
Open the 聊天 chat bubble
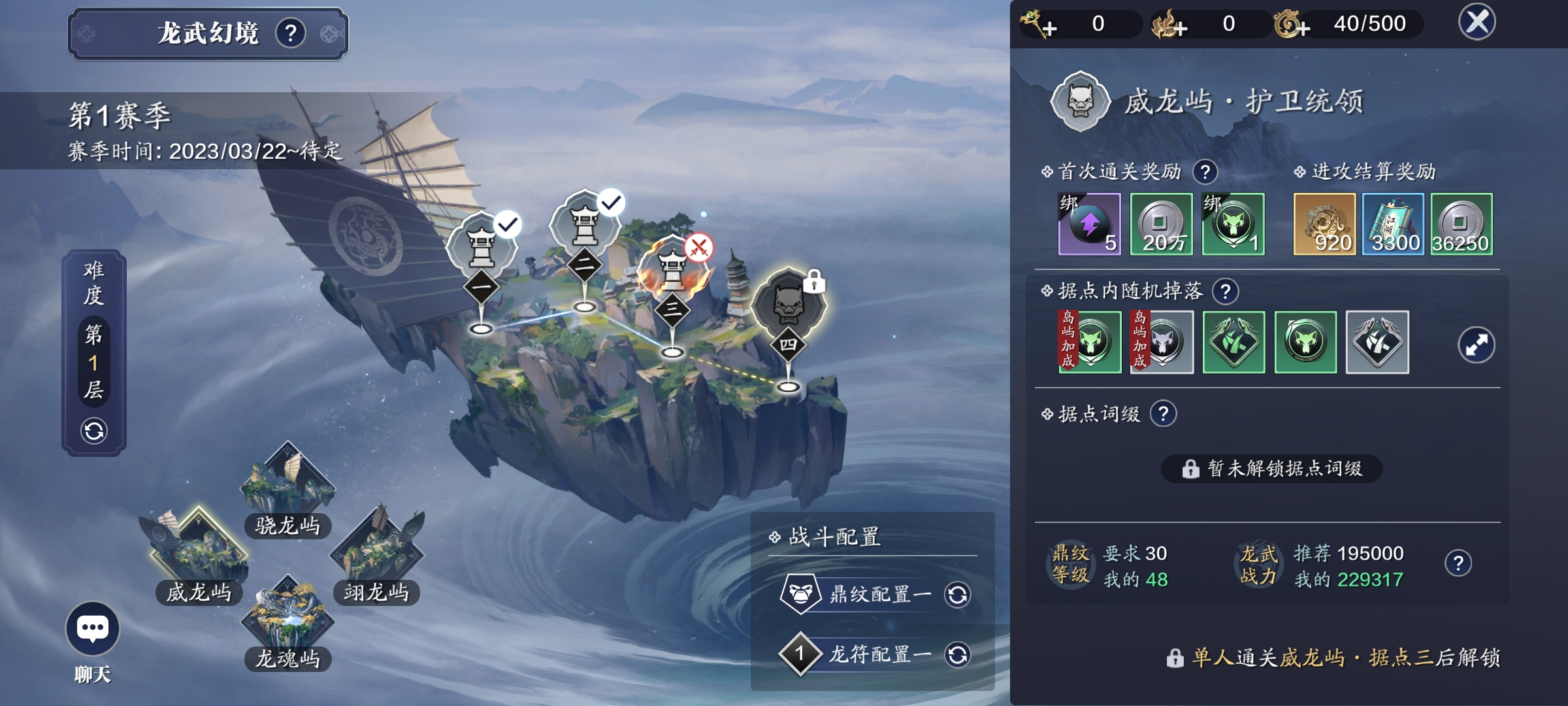(92, 629)
